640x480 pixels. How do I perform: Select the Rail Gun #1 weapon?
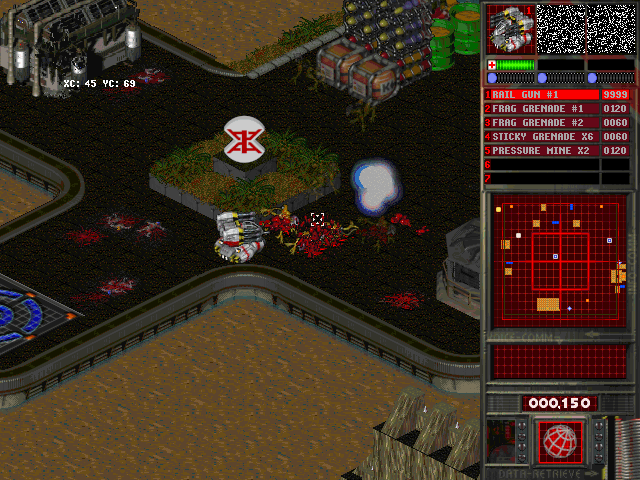[542, 94]
